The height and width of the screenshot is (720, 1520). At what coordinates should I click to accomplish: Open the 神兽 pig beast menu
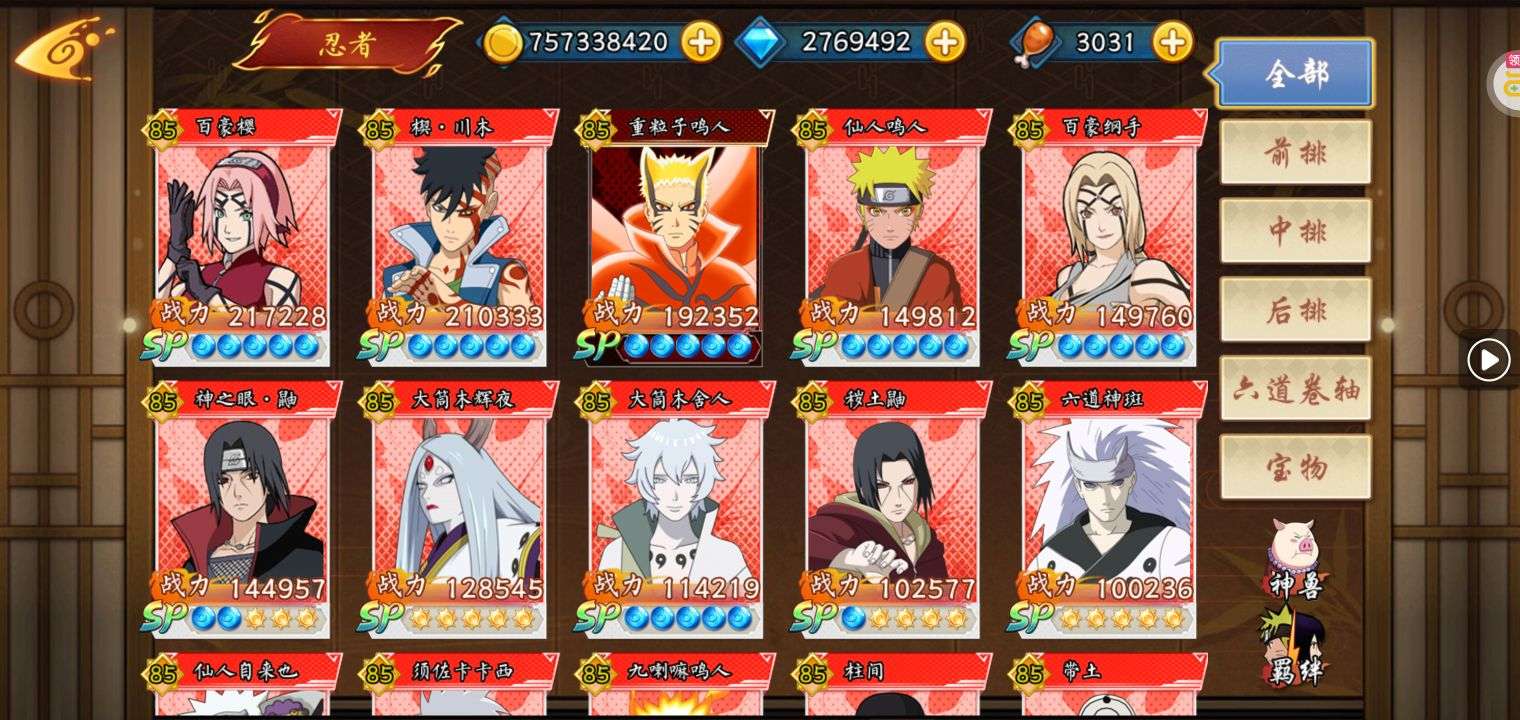(x=1295, y=558)
